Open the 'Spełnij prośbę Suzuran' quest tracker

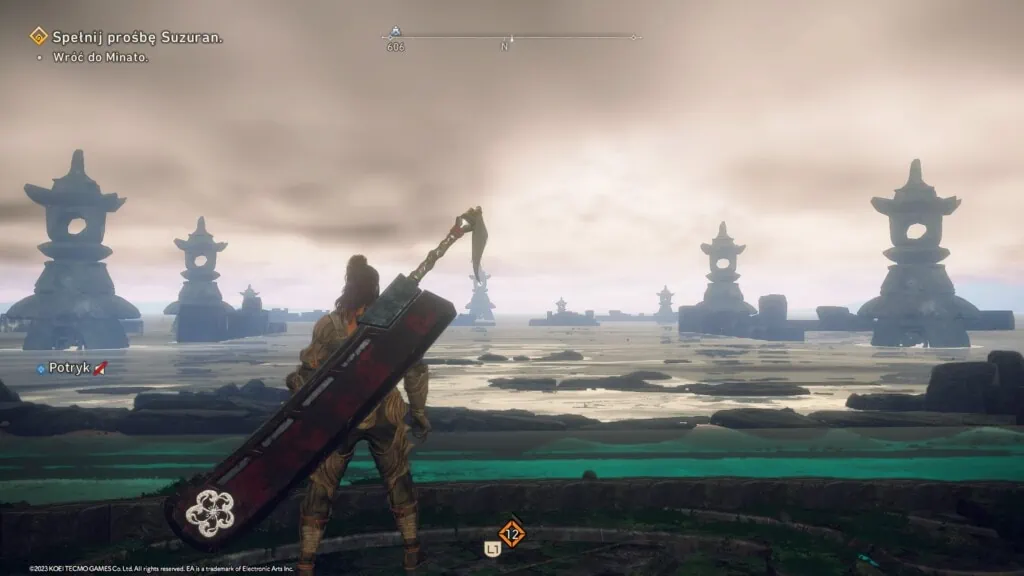point(136,37)
